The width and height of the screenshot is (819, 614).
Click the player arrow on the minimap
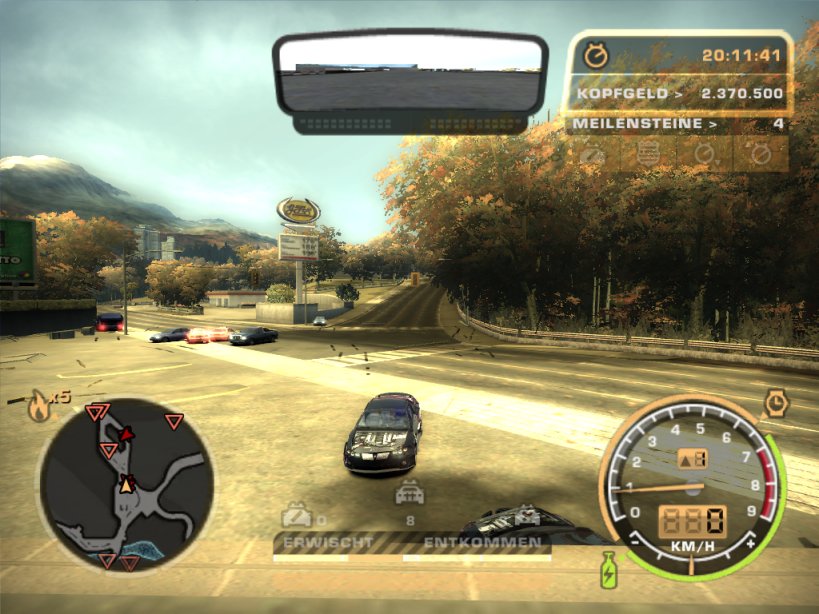[x=127, y=484]
